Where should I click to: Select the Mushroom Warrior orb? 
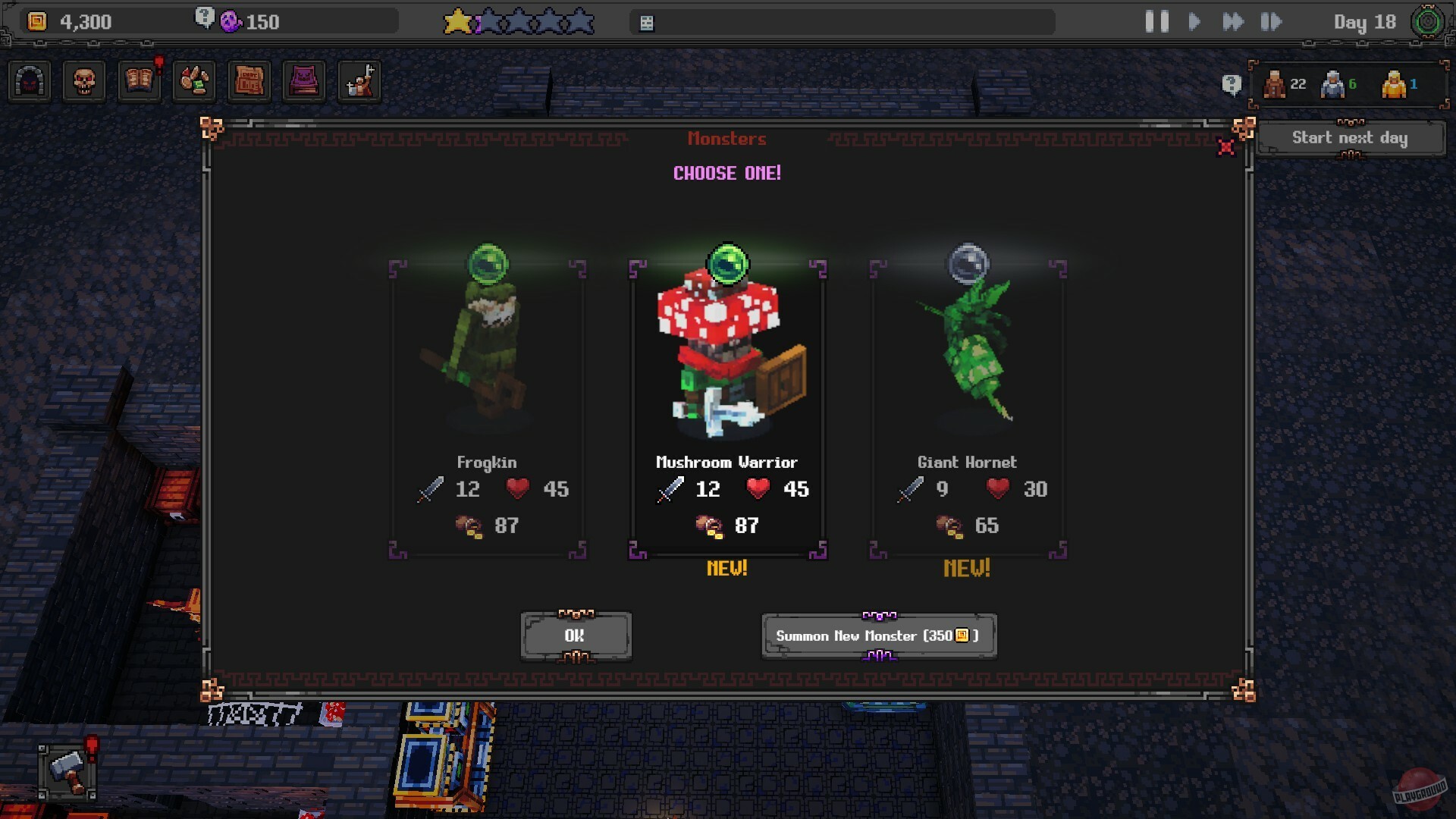coord(726,265)
